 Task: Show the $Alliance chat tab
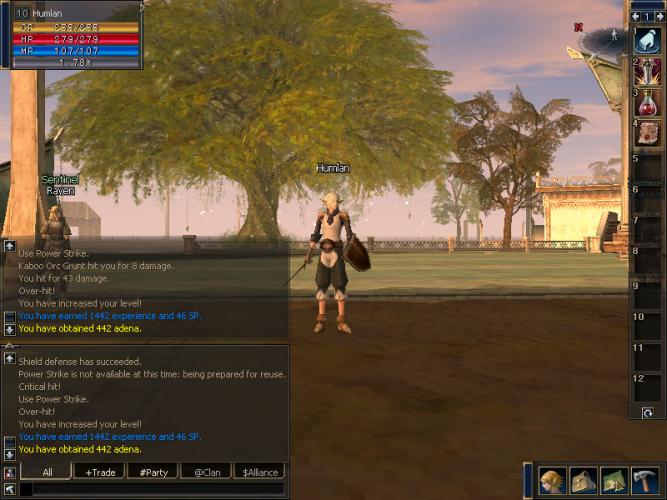258,472
